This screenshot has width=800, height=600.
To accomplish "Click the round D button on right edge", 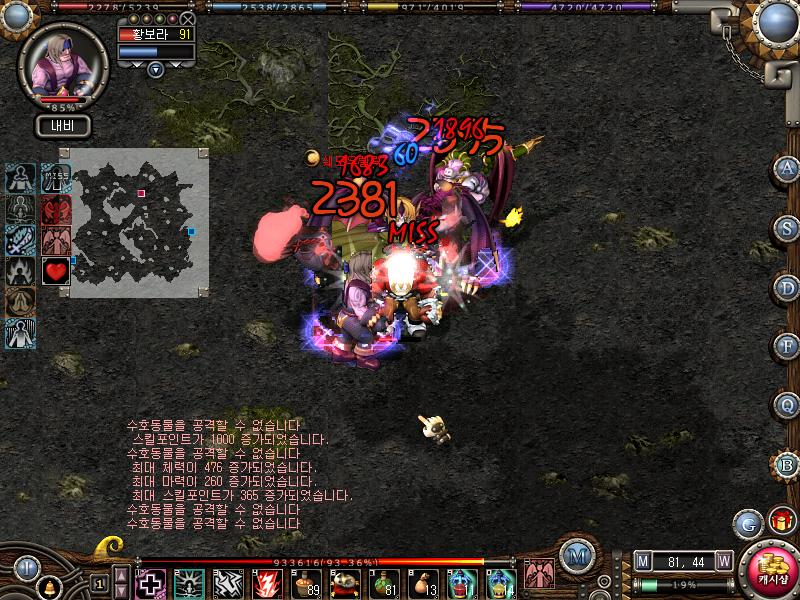I will click(x=787, y=287).
